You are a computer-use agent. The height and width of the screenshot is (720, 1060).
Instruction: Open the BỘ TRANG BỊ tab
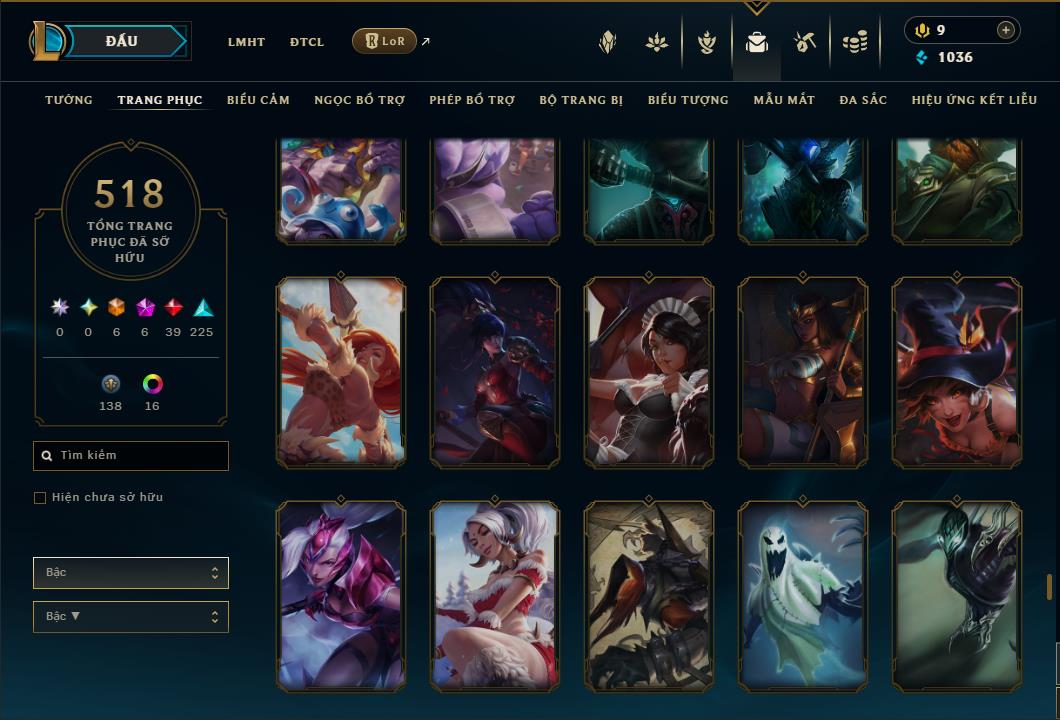(x=581, y=100)
